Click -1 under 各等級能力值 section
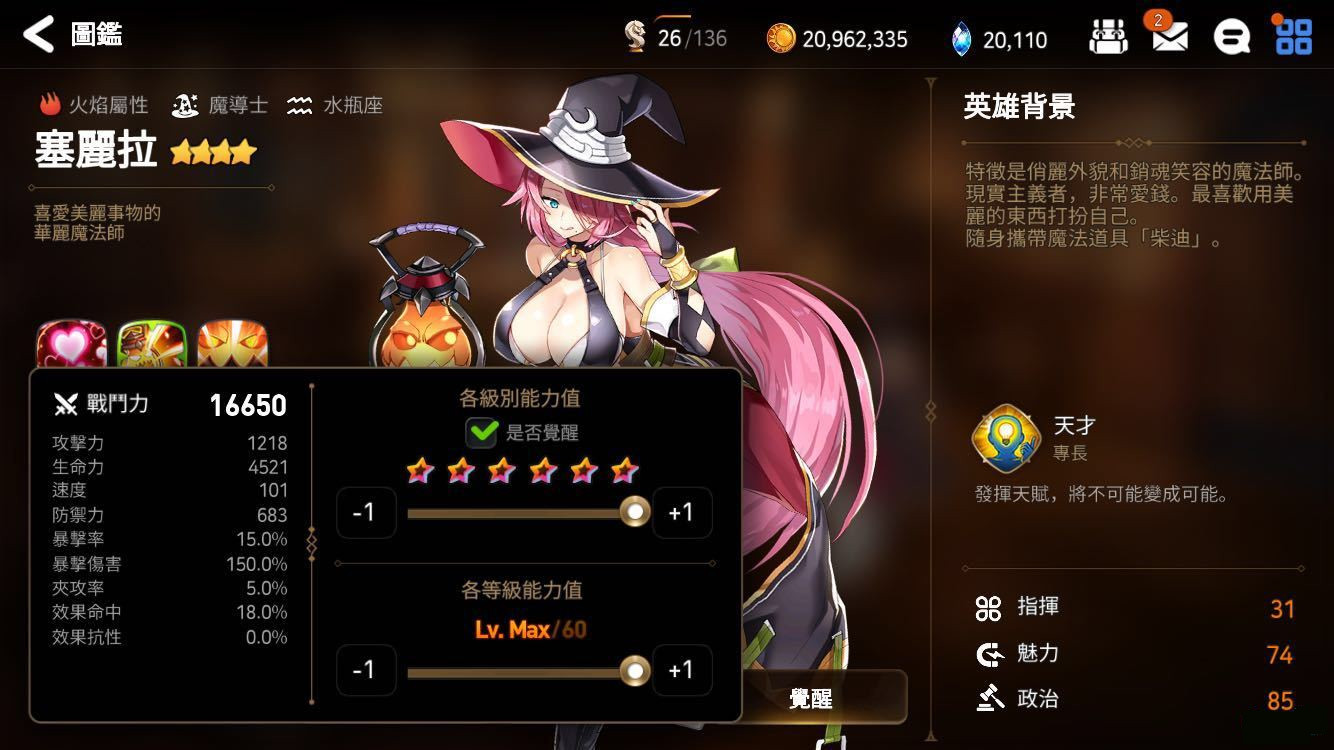Image resolution: width=1334 pixels, height=750 pixels. 367,670
